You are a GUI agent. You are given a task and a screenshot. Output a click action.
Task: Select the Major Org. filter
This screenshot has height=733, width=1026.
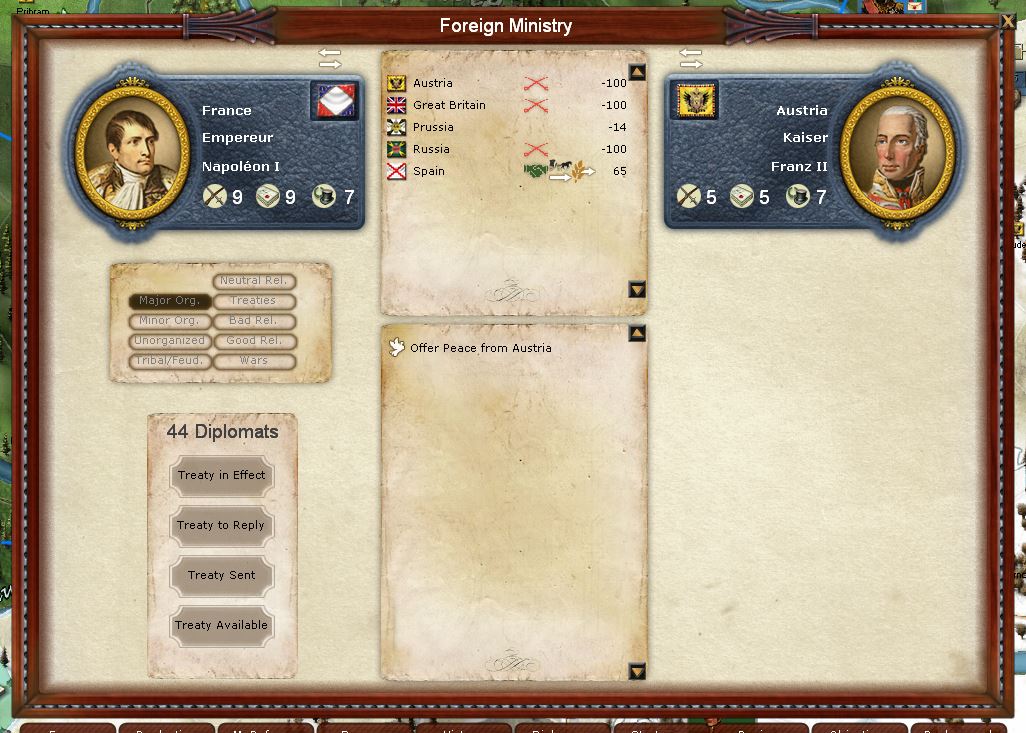(x=170, y=301)
